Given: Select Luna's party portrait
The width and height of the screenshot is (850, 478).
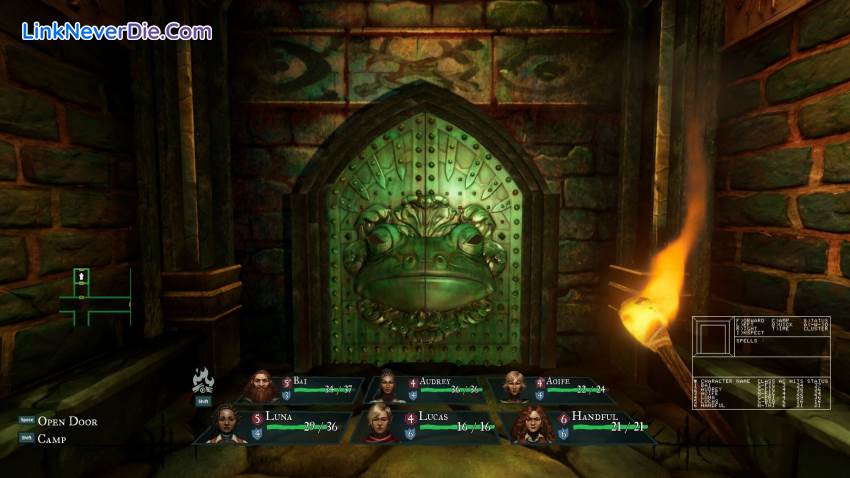Looking at the screenshot, I should [227, 424].
